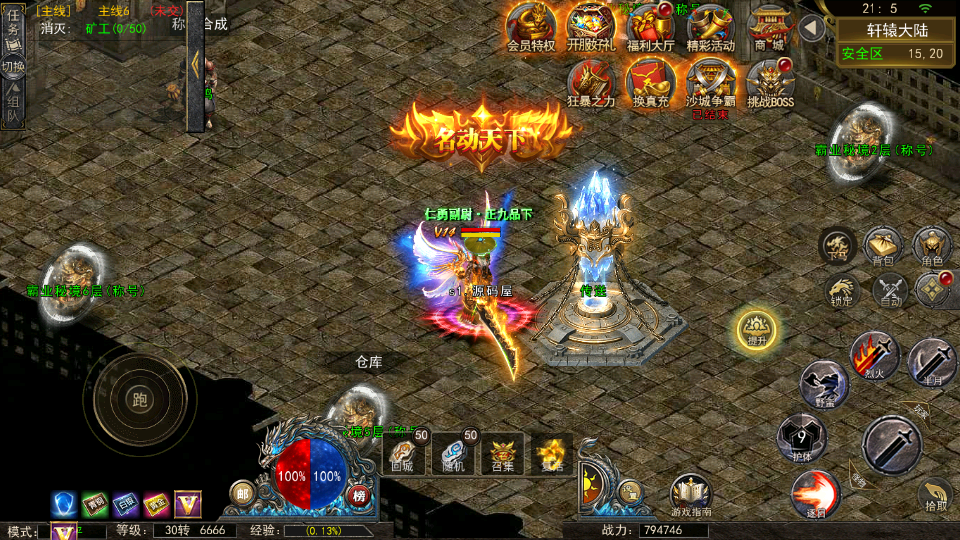Select the 狂暴之力 berserk power icon
This screenshot has width=960, height=540.
[x=591, y=81]
